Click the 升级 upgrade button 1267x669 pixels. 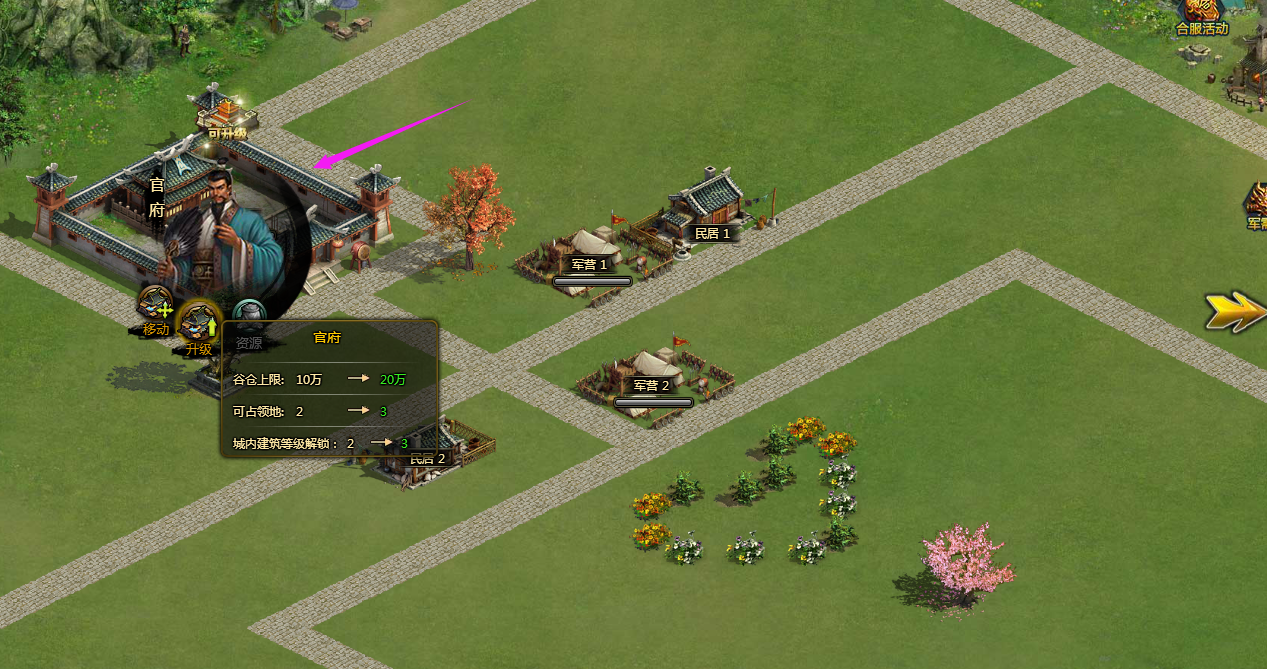[x=199, y=323]
